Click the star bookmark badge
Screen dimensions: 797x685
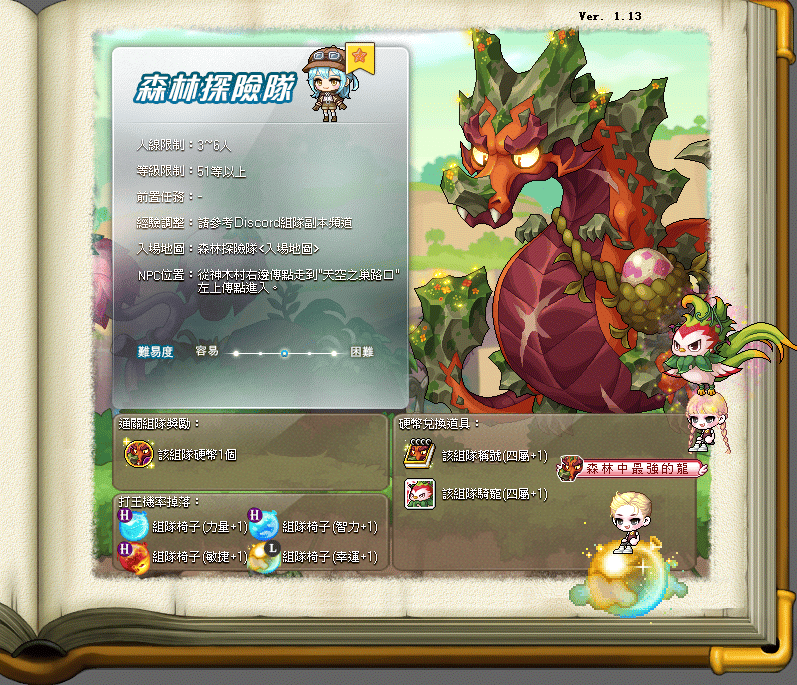(x=359, y=57)
